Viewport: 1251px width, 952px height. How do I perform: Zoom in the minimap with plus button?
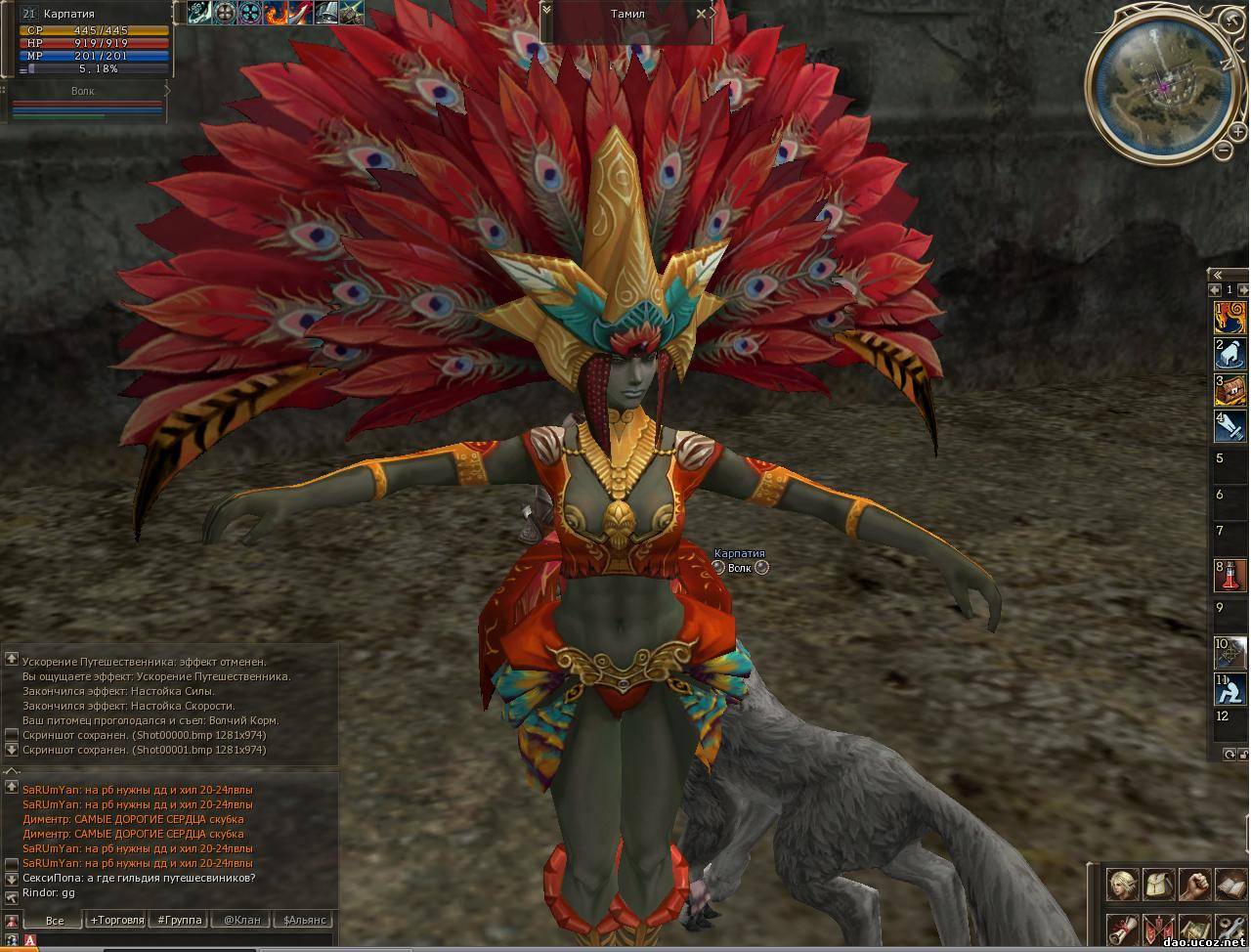pyautogui.click(x=1237, y=131)
